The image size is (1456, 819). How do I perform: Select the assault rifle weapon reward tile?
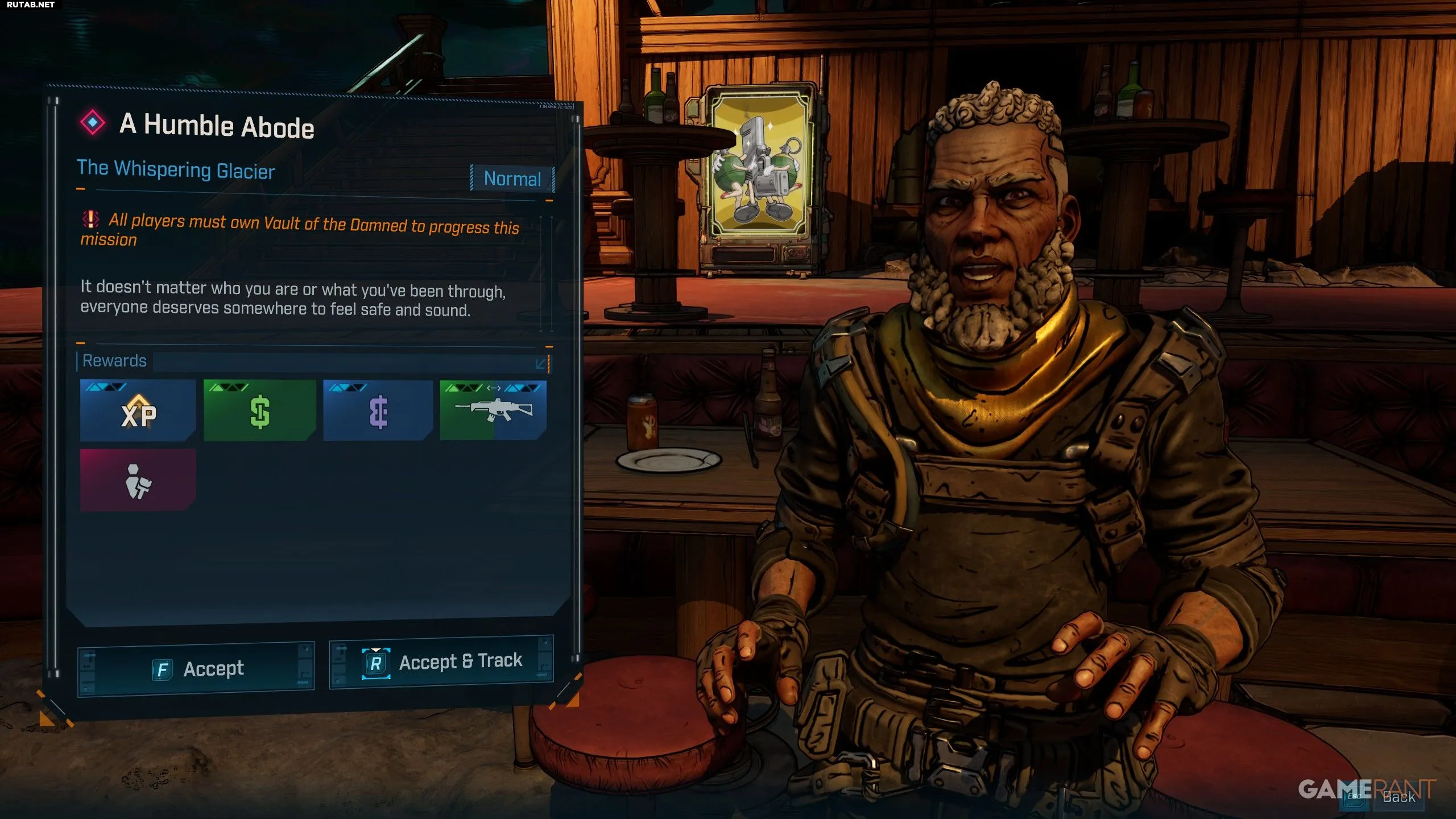coord(494,410)
